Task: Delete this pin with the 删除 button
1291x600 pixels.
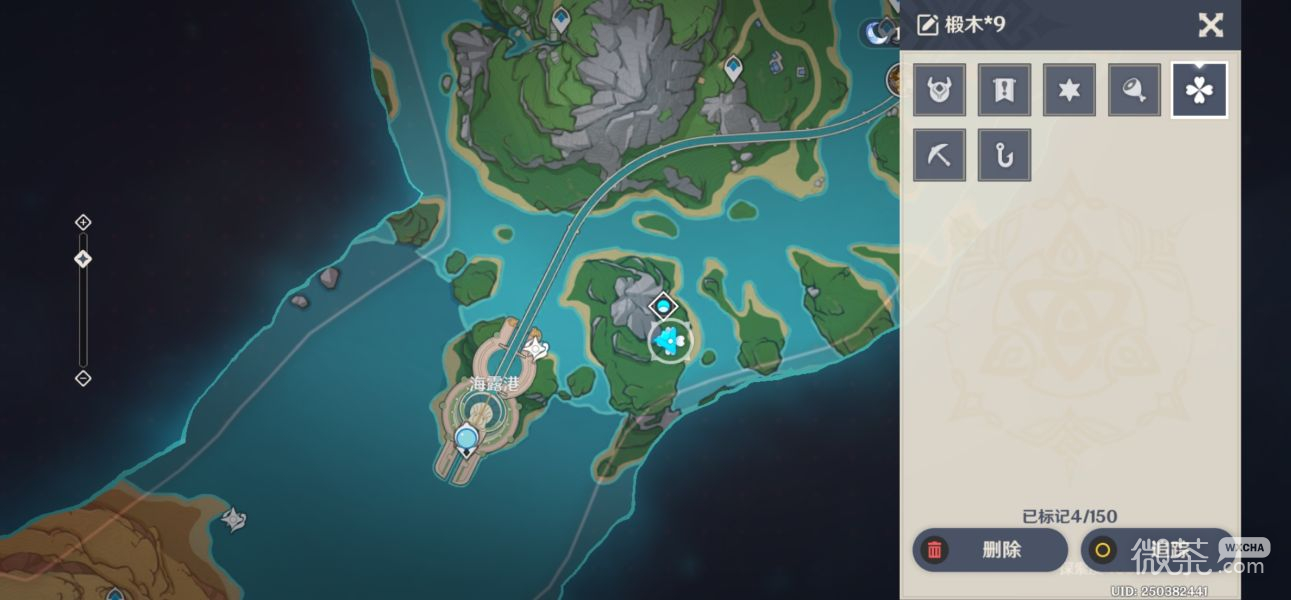Action: 989,549
